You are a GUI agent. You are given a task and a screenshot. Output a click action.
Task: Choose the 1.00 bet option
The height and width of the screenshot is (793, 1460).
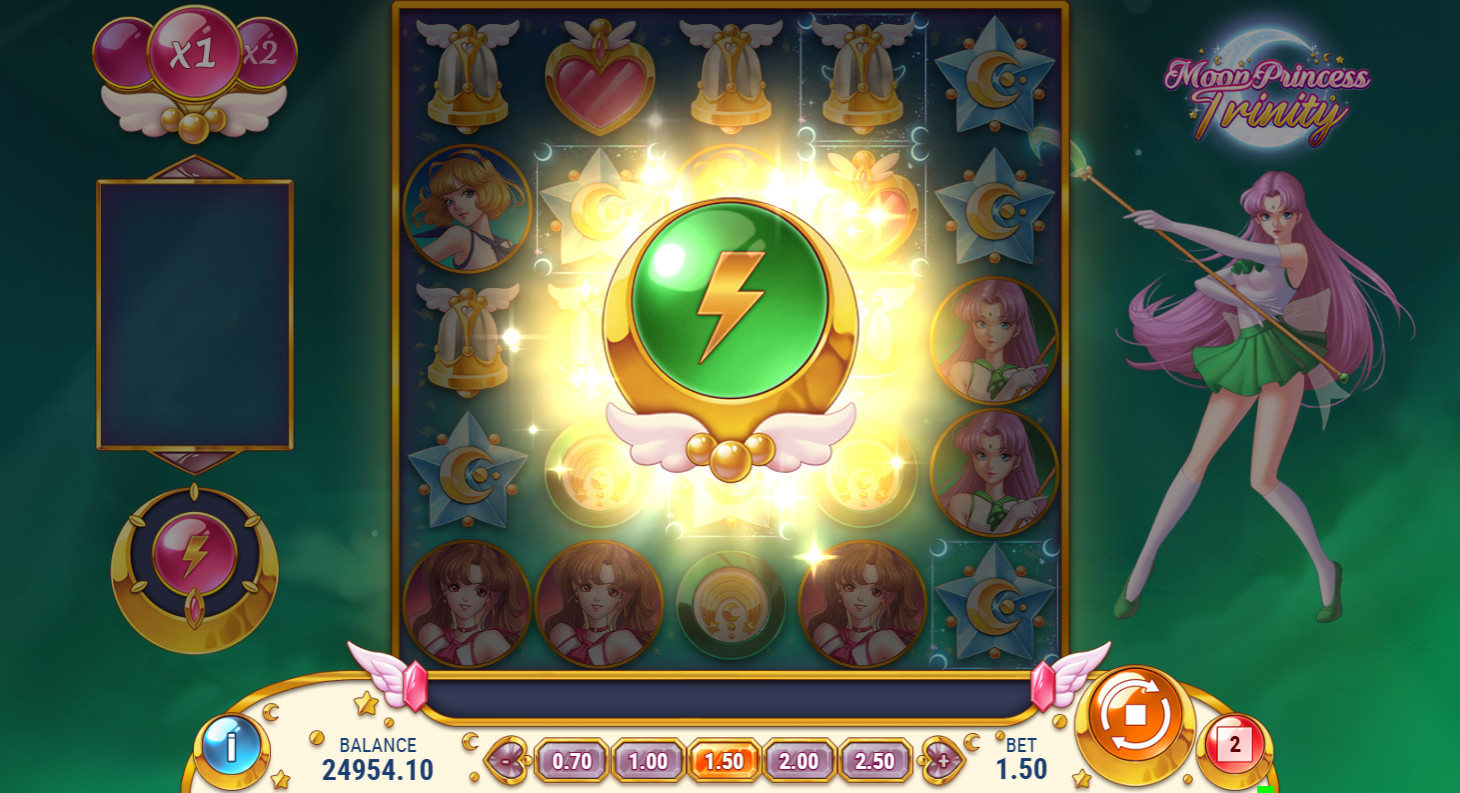coord(648,761)
